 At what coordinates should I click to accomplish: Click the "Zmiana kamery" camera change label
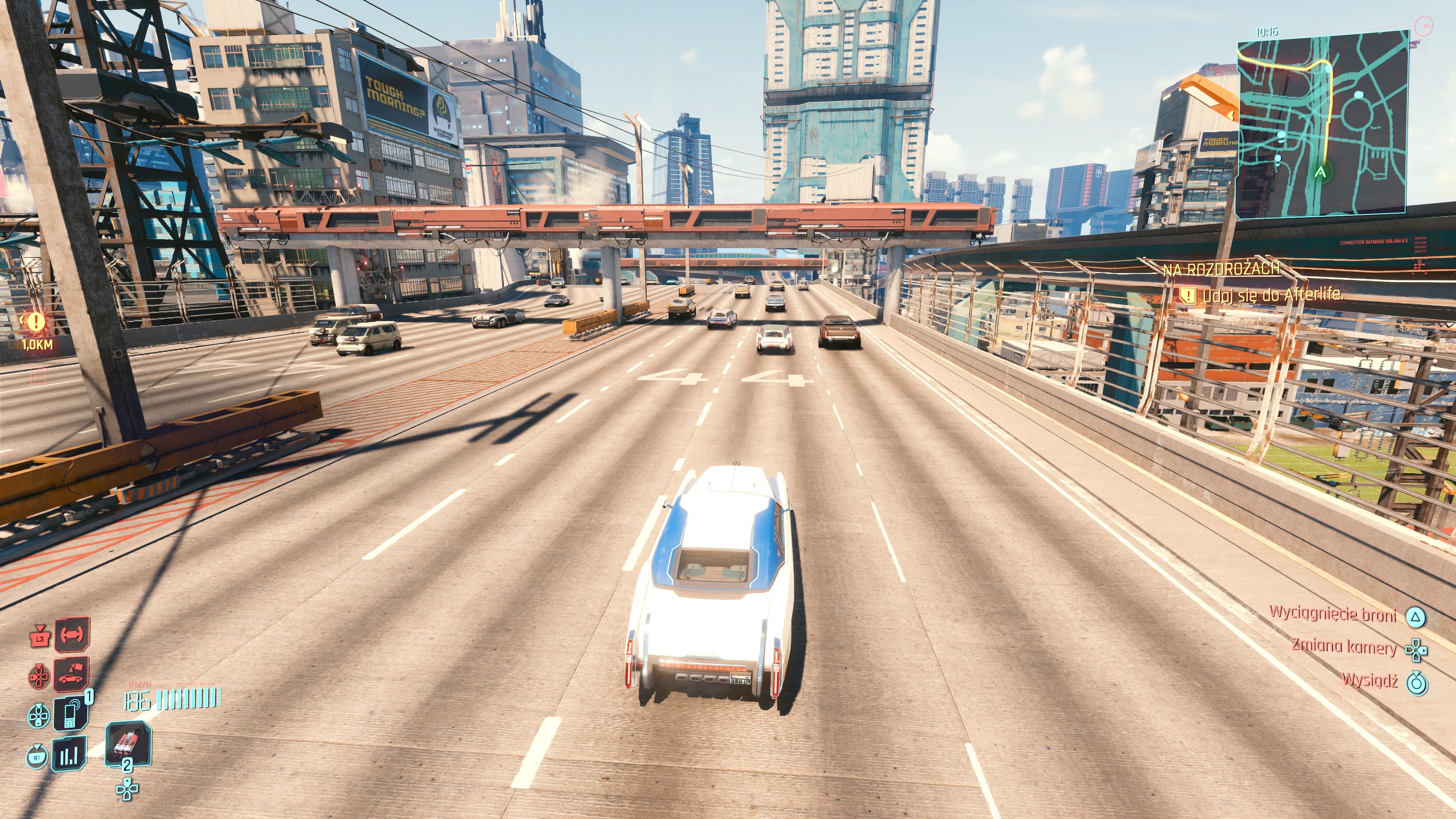[1344, 646]
